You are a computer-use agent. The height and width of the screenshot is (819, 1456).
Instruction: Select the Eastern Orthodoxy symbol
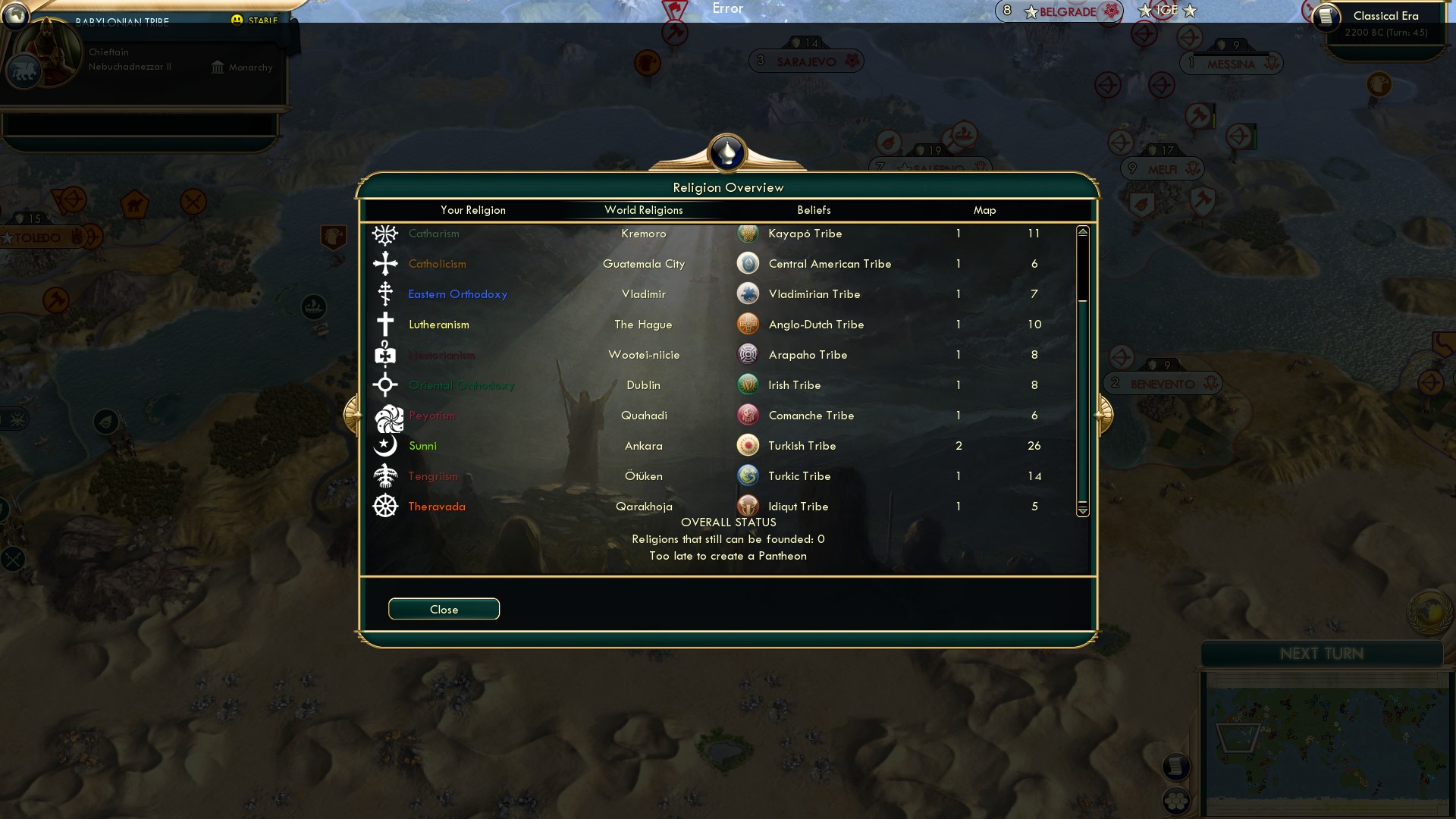pyautogui.click(x=385, y=293)
